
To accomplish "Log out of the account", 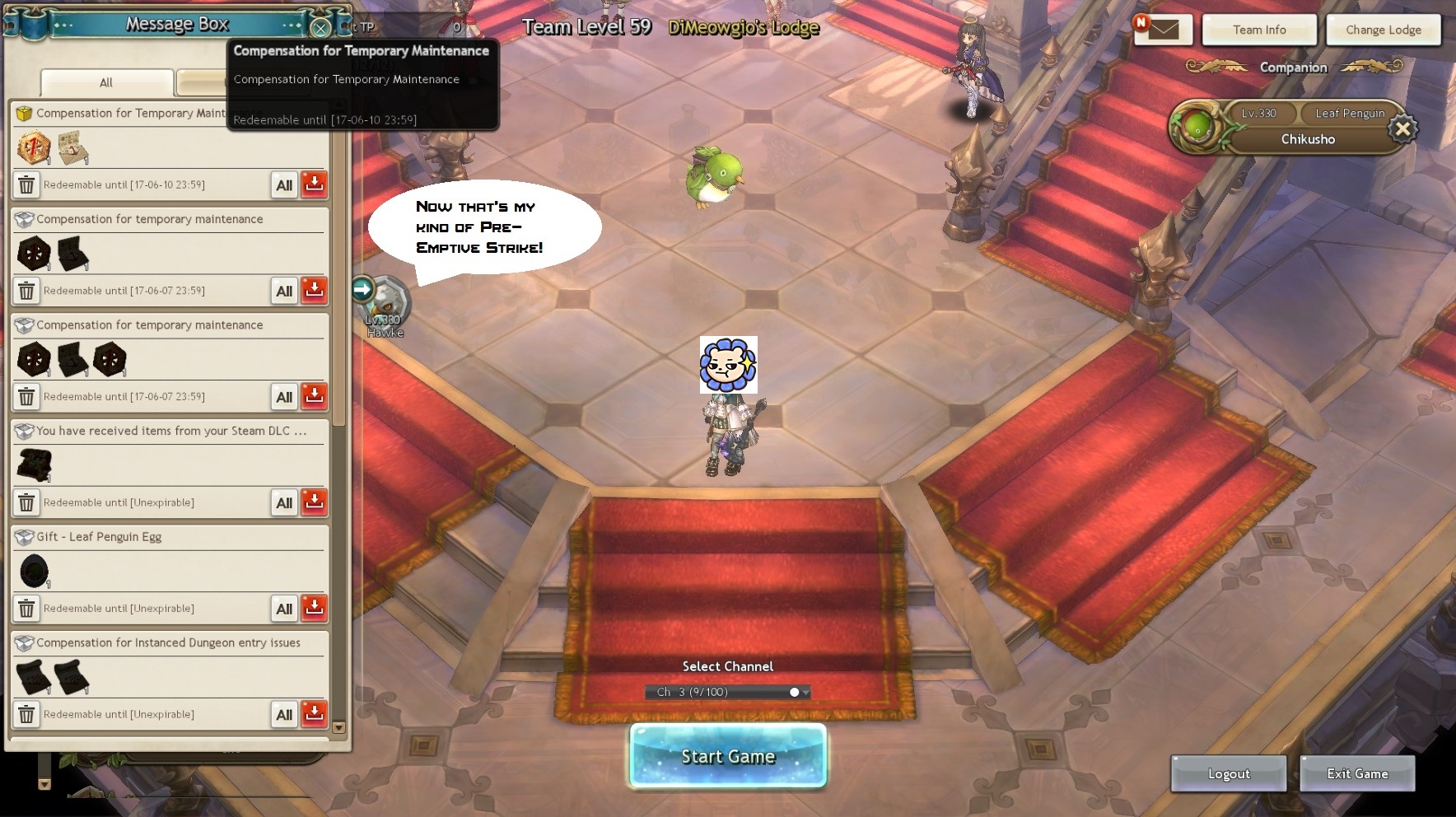I will point(1228,773).
